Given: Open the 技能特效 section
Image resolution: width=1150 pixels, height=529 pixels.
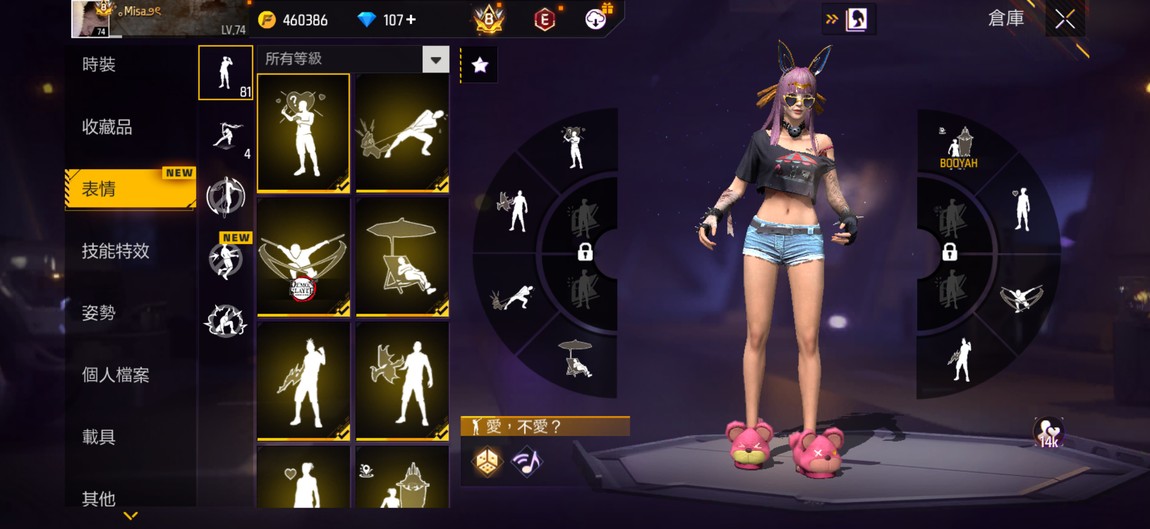Looking at the screenshot, I should [x=115, y=251].
